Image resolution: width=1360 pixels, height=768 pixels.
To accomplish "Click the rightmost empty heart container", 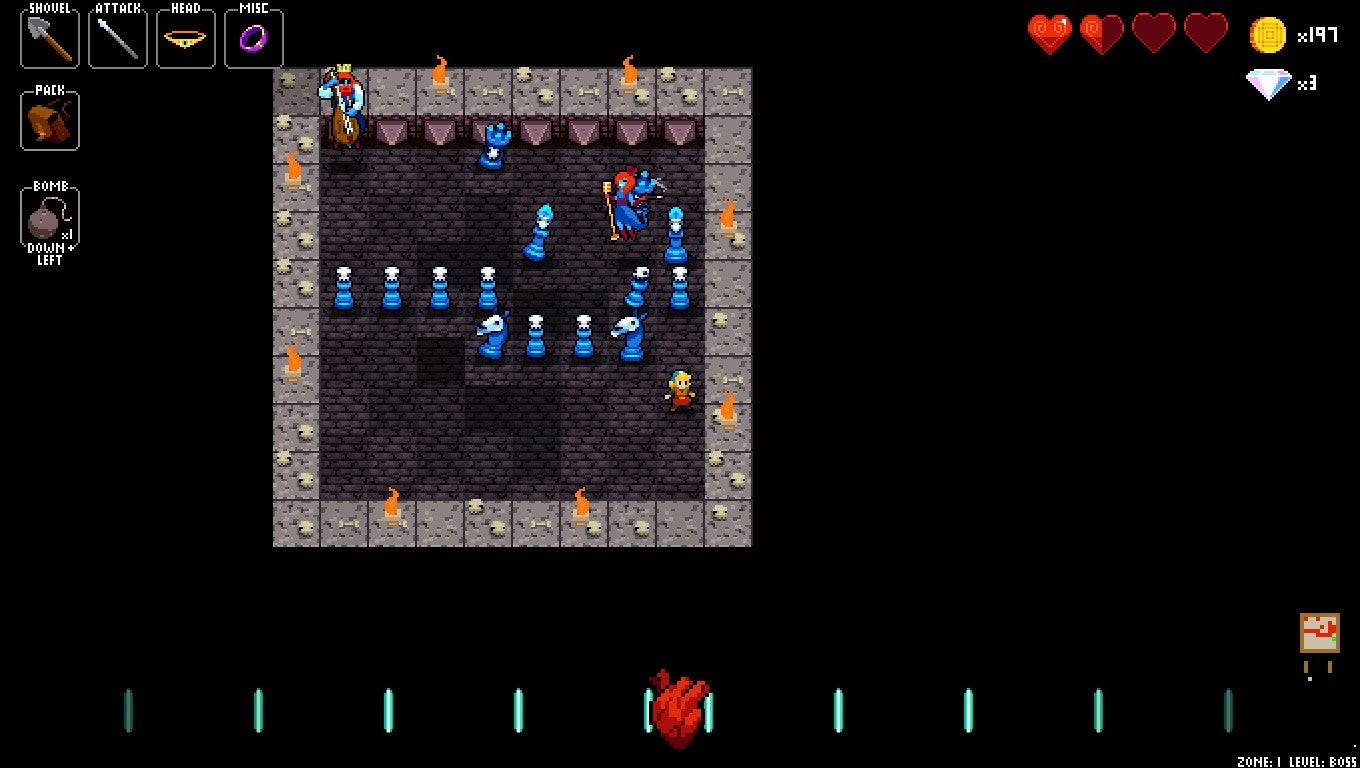I will (1206, 33).
